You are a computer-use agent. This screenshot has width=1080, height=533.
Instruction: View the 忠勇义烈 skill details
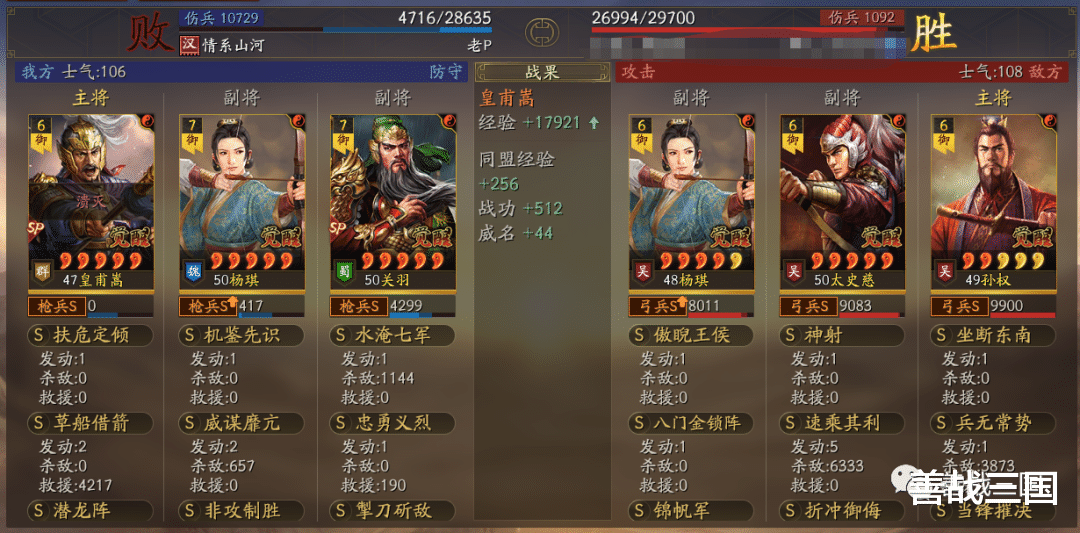click(x=393, y=423)
